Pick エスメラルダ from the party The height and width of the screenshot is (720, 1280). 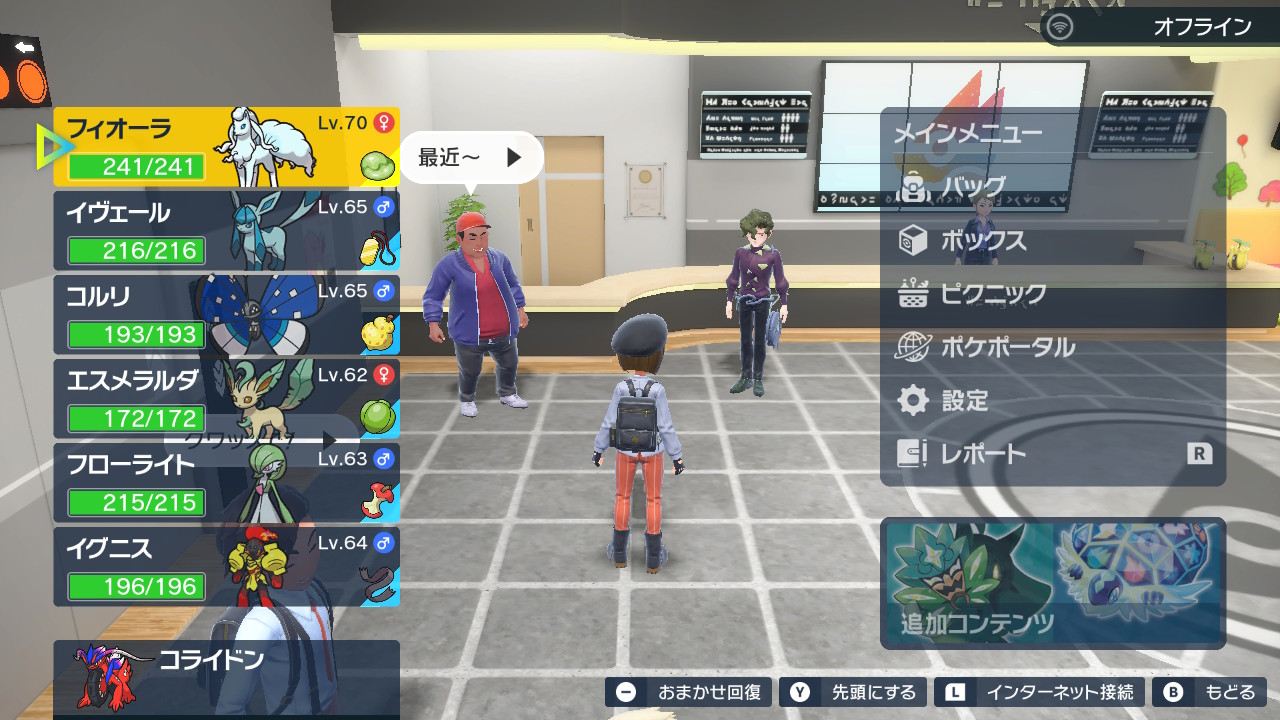click(226, 399)
